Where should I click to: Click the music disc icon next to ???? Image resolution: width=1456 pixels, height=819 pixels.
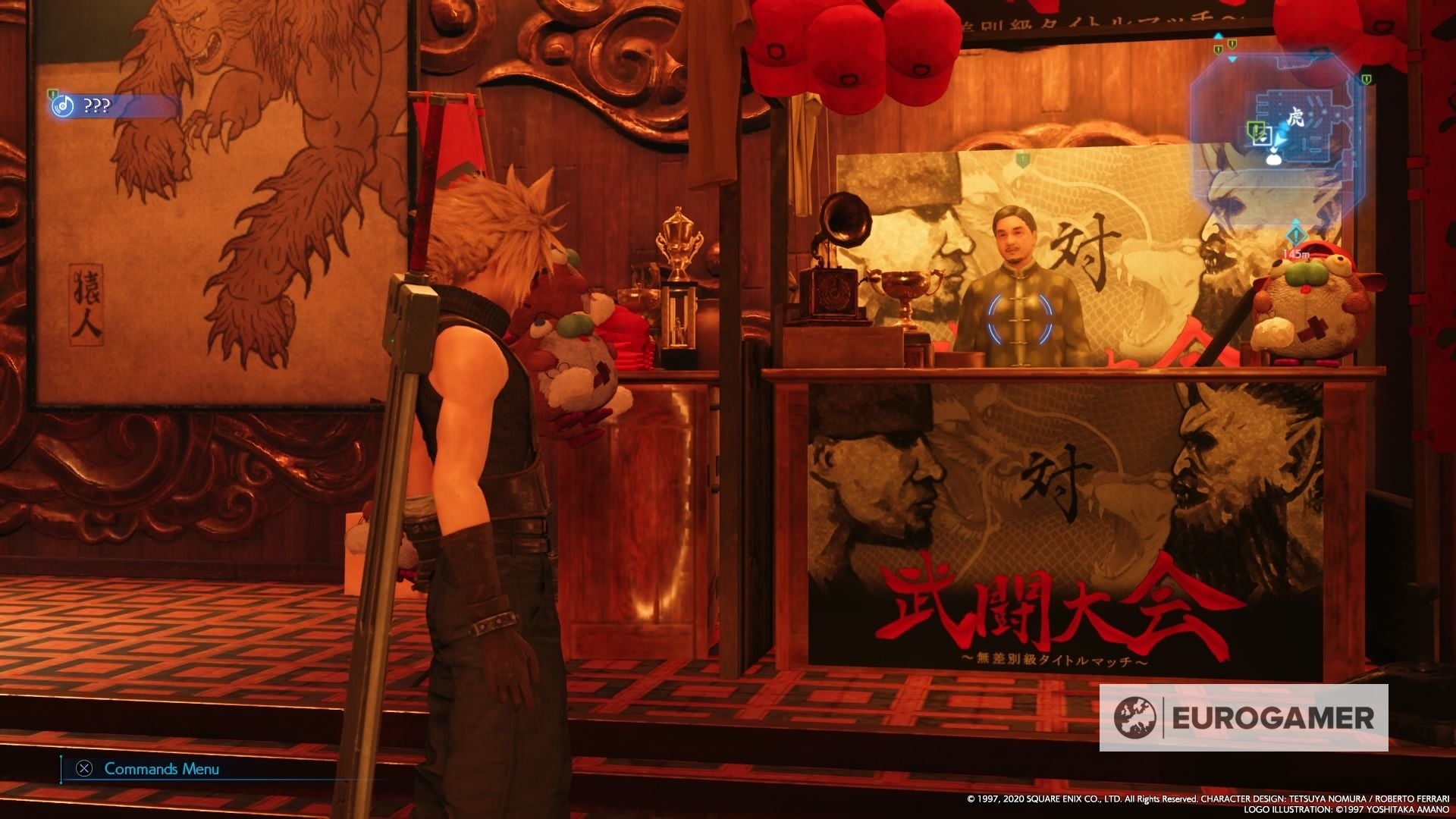coord(63,105)
